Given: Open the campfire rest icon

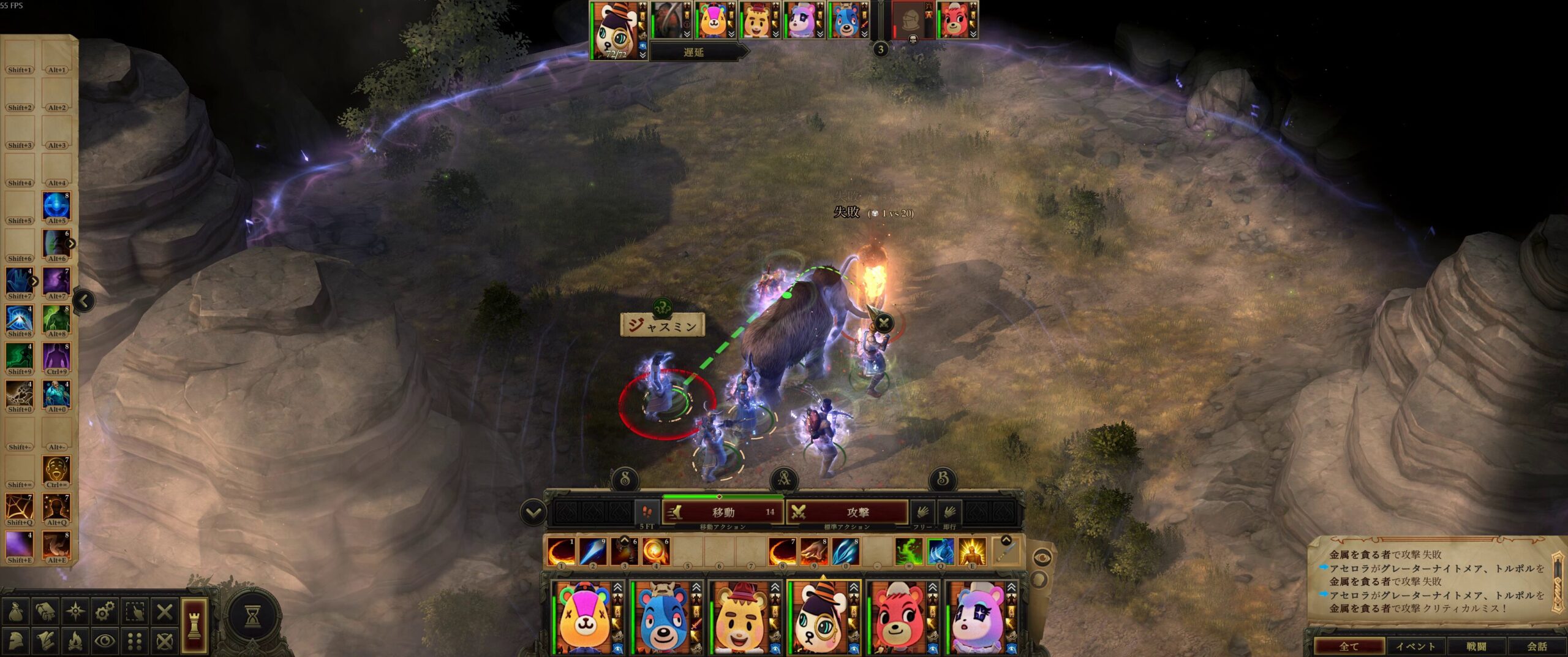Looking at the screenshot, I should click(75, 641).
